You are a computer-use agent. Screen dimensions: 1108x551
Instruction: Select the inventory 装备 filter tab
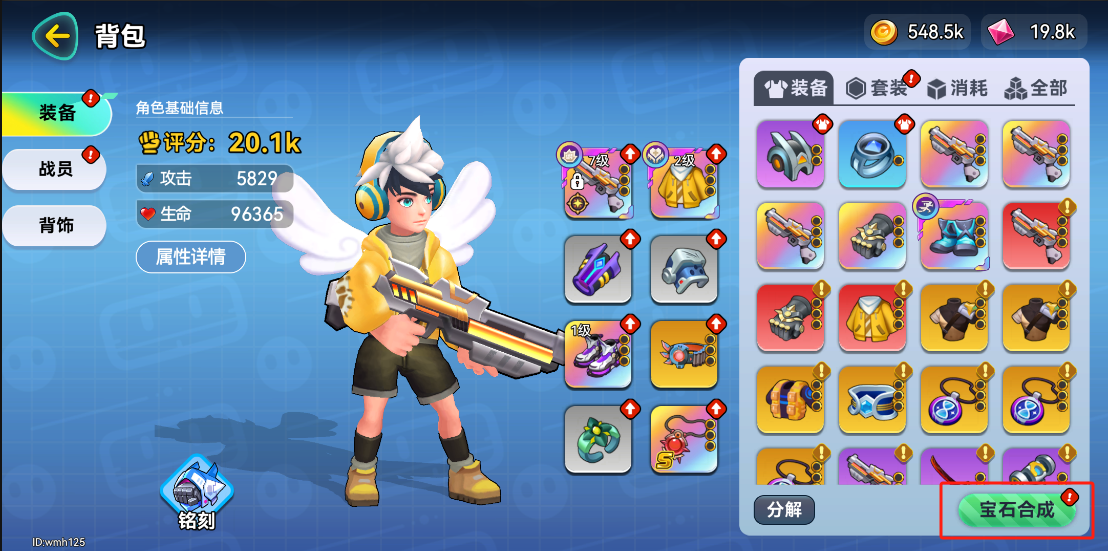point(797,88)
